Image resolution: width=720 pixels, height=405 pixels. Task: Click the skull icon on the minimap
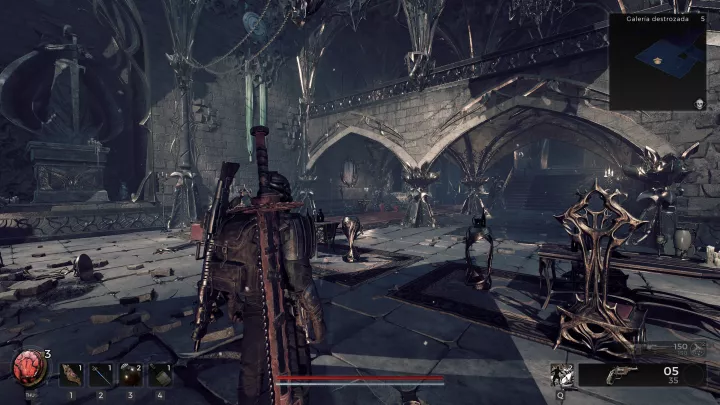[698, 103]
